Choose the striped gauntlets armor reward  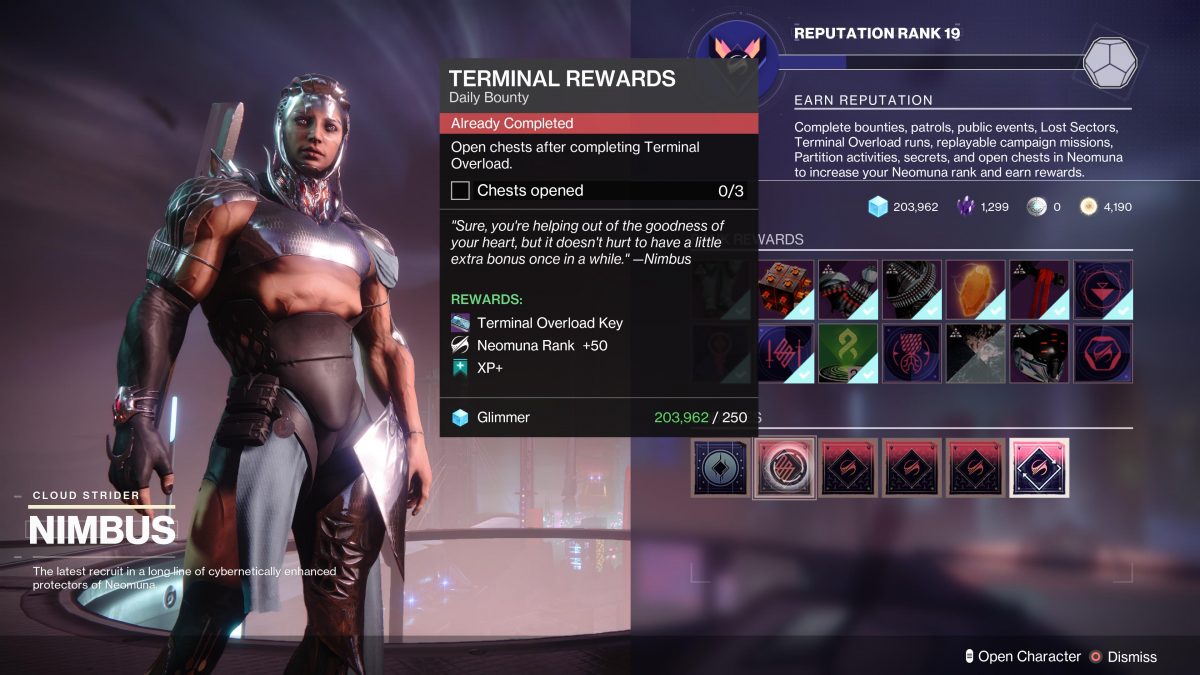(848, 290)
